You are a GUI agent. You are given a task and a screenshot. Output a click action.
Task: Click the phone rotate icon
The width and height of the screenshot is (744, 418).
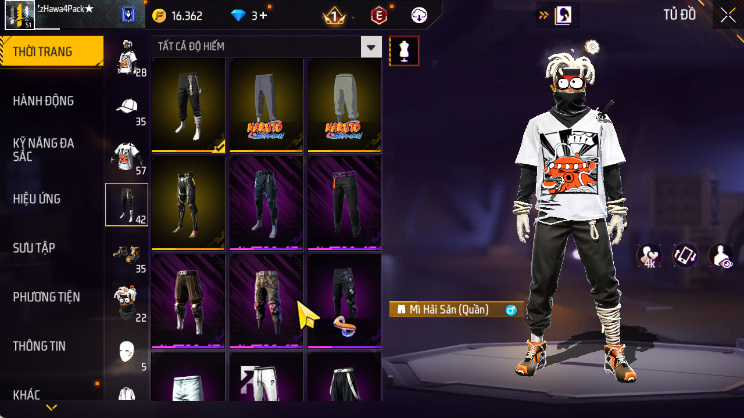click(x=685, y=255)
